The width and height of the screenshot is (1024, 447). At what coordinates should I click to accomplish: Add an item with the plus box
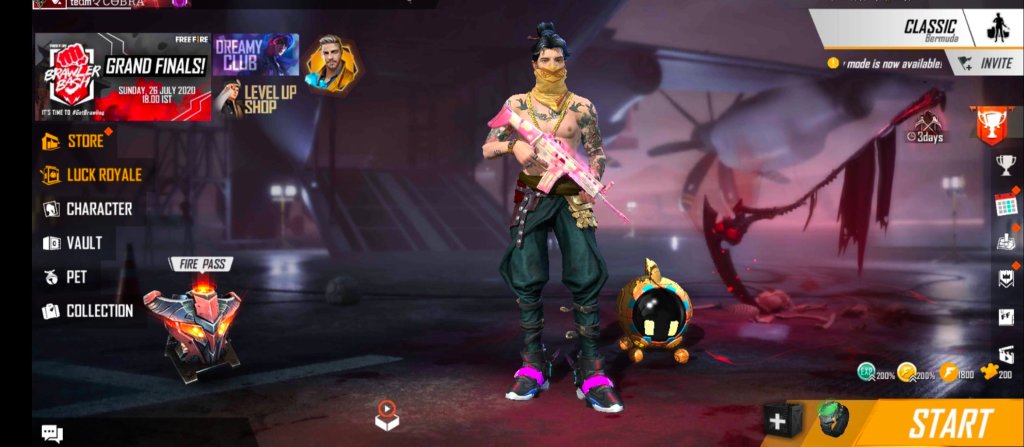pyautogui.click(x=777, y=421)
